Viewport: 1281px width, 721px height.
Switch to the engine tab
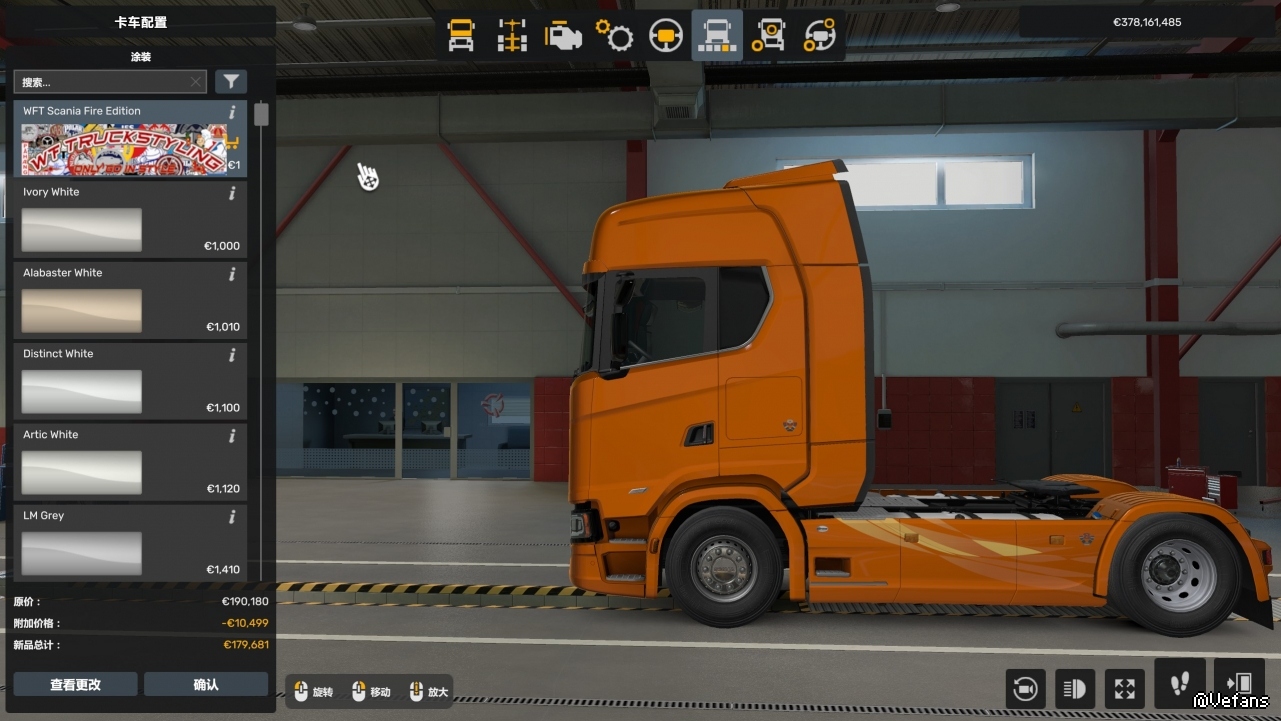(x=563, y=36)
